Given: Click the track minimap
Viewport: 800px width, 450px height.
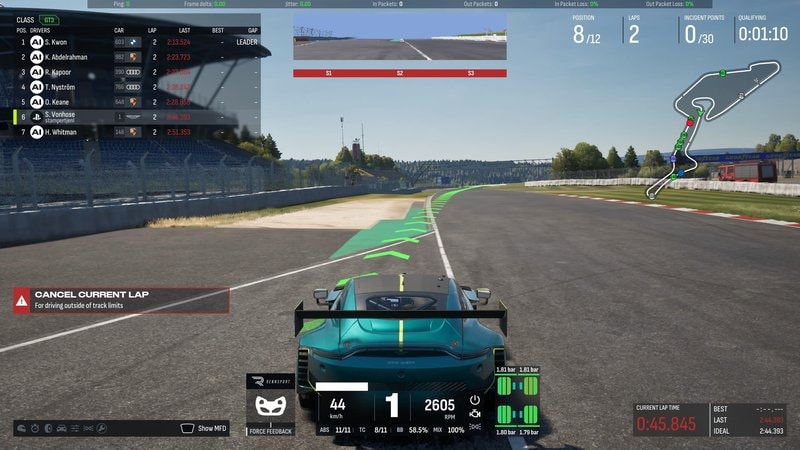Looking at the screenshot, I should pos(720,125).
